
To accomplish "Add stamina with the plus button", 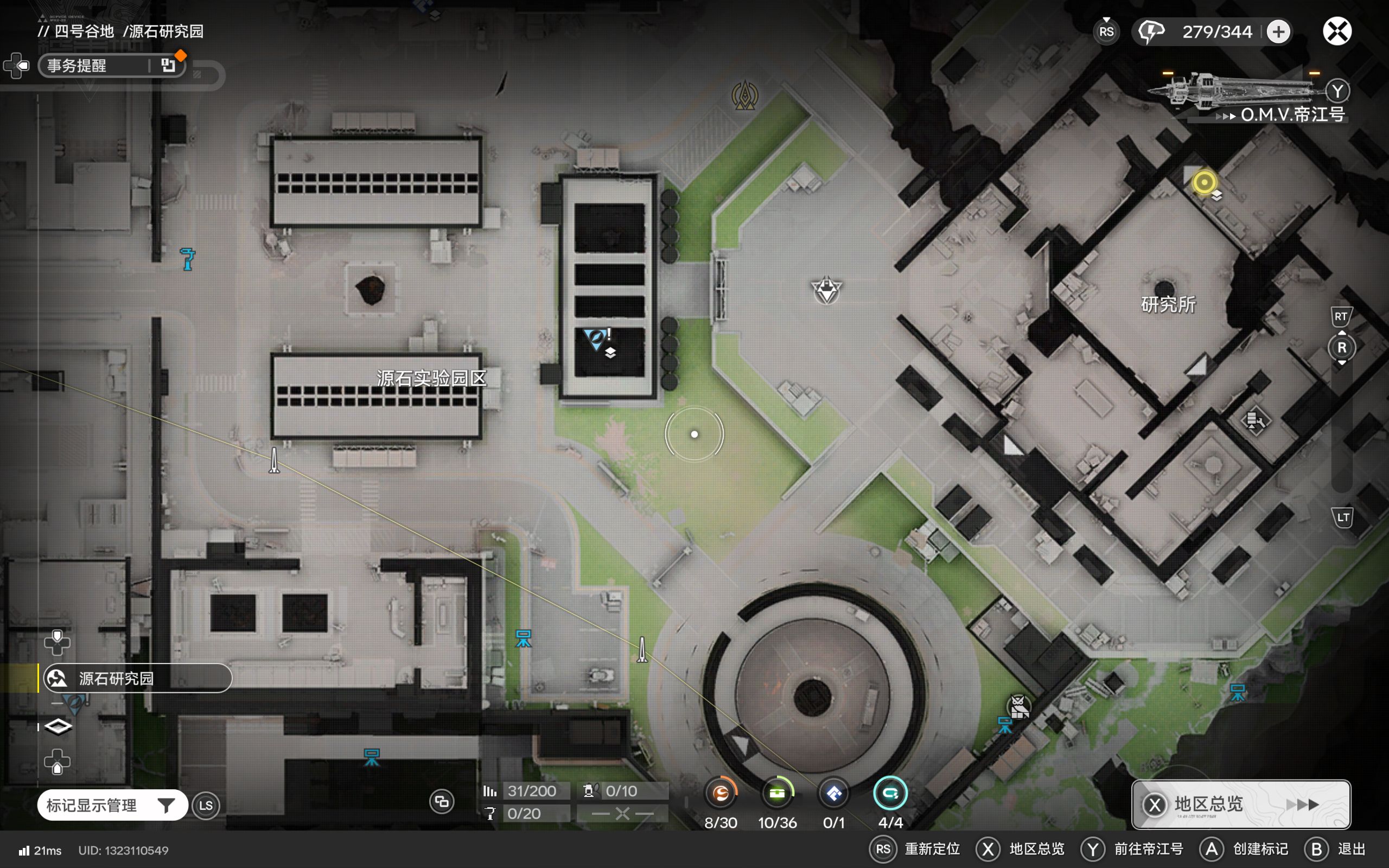I will (x=1278, y=31).
